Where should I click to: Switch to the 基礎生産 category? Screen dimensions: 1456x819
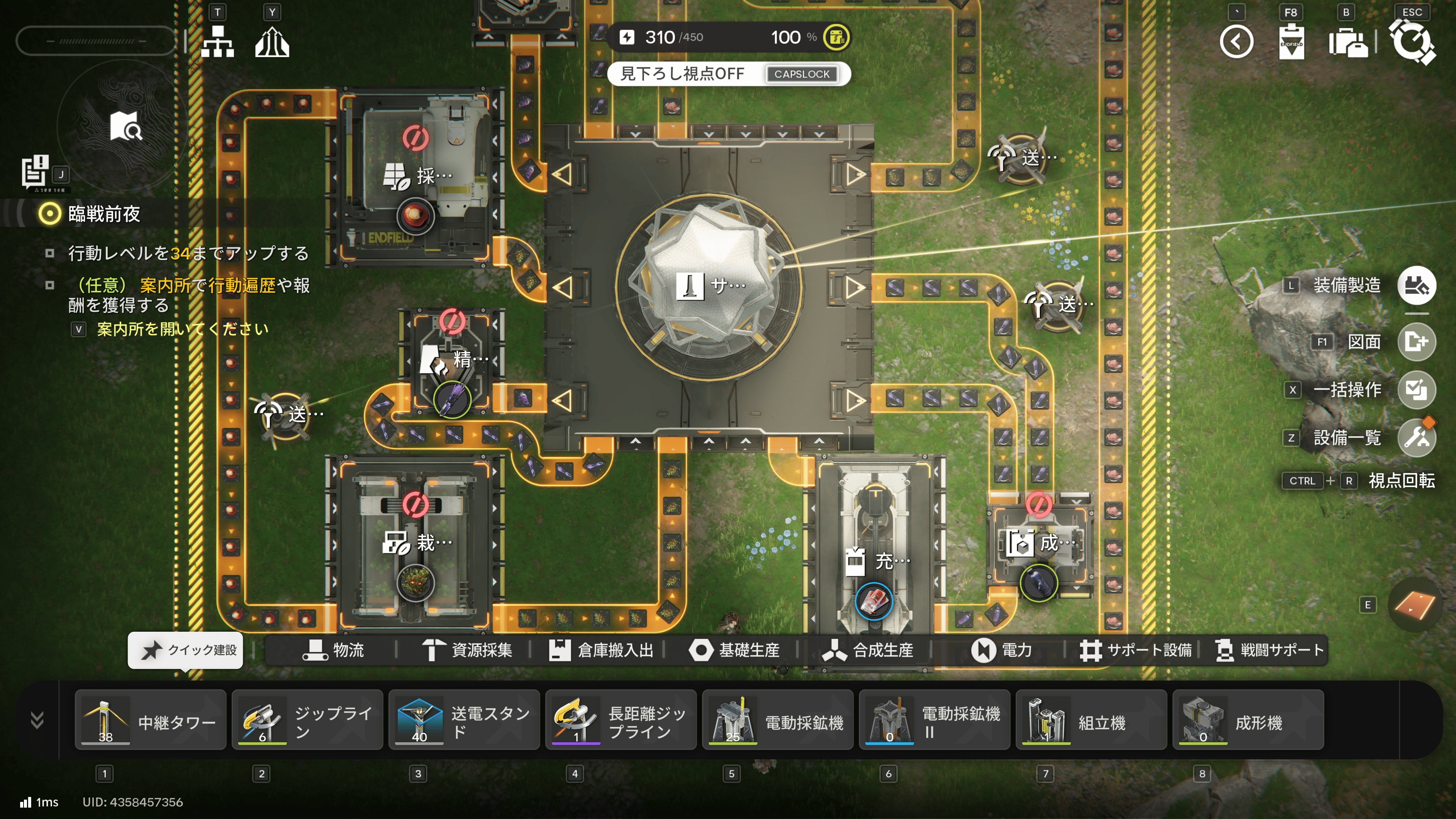pos(735,650)
